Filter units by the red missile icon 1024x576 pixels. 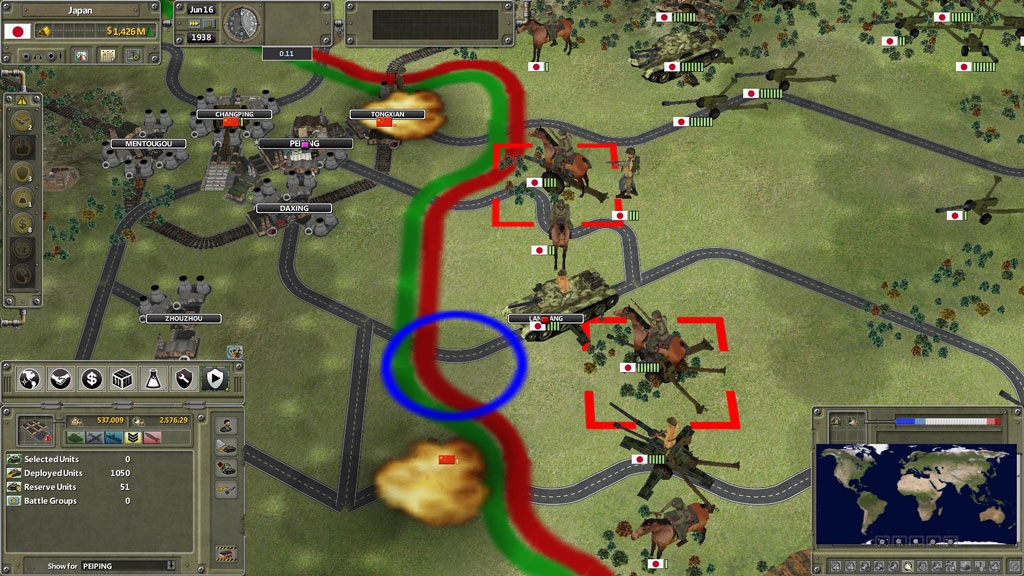(152, 437)
